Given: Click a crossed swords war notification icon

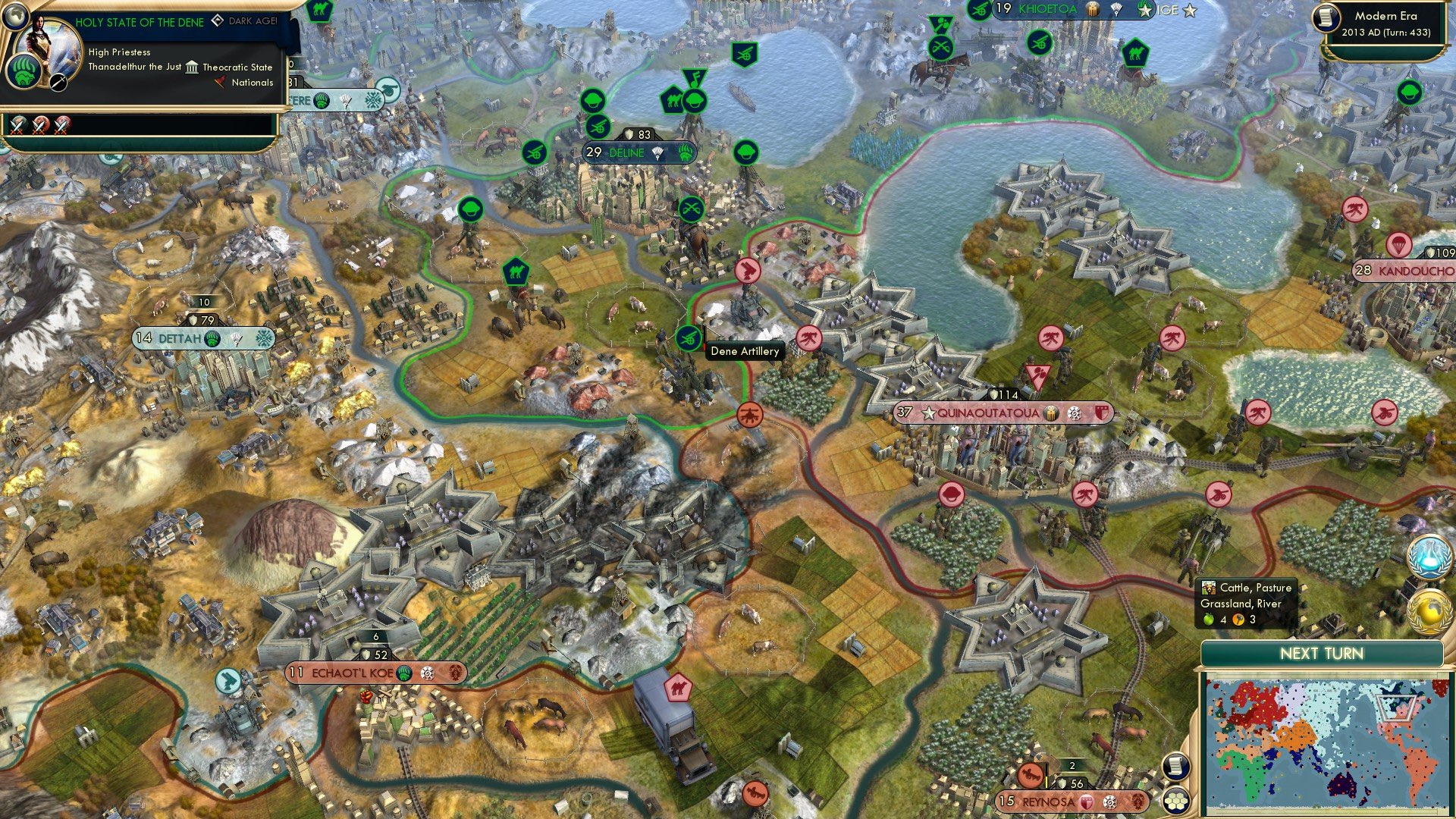Looking at the screenshot, I should (x=17, y=126).
